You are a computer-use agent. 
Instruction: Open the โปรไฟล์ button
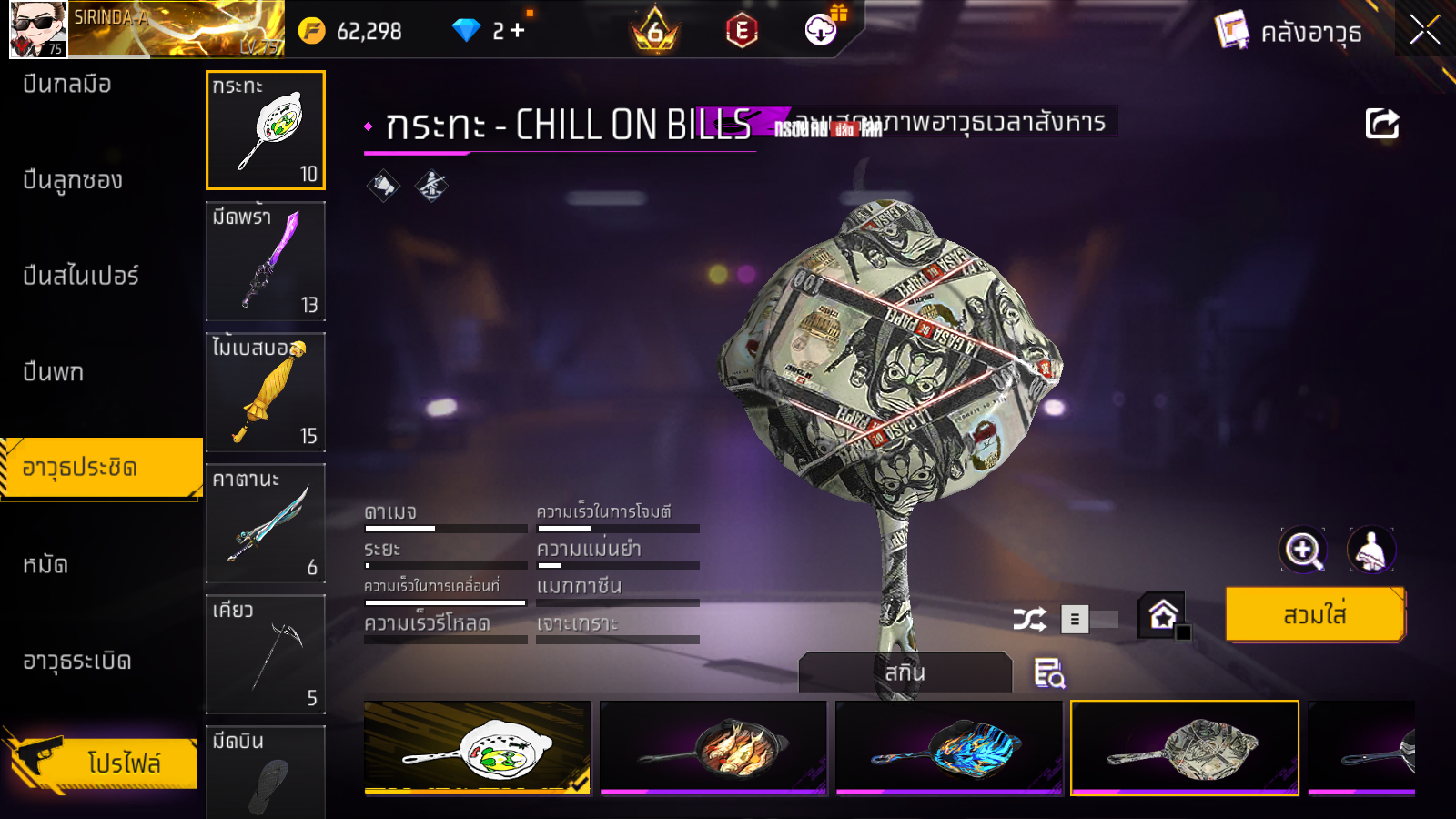[100, 762]
